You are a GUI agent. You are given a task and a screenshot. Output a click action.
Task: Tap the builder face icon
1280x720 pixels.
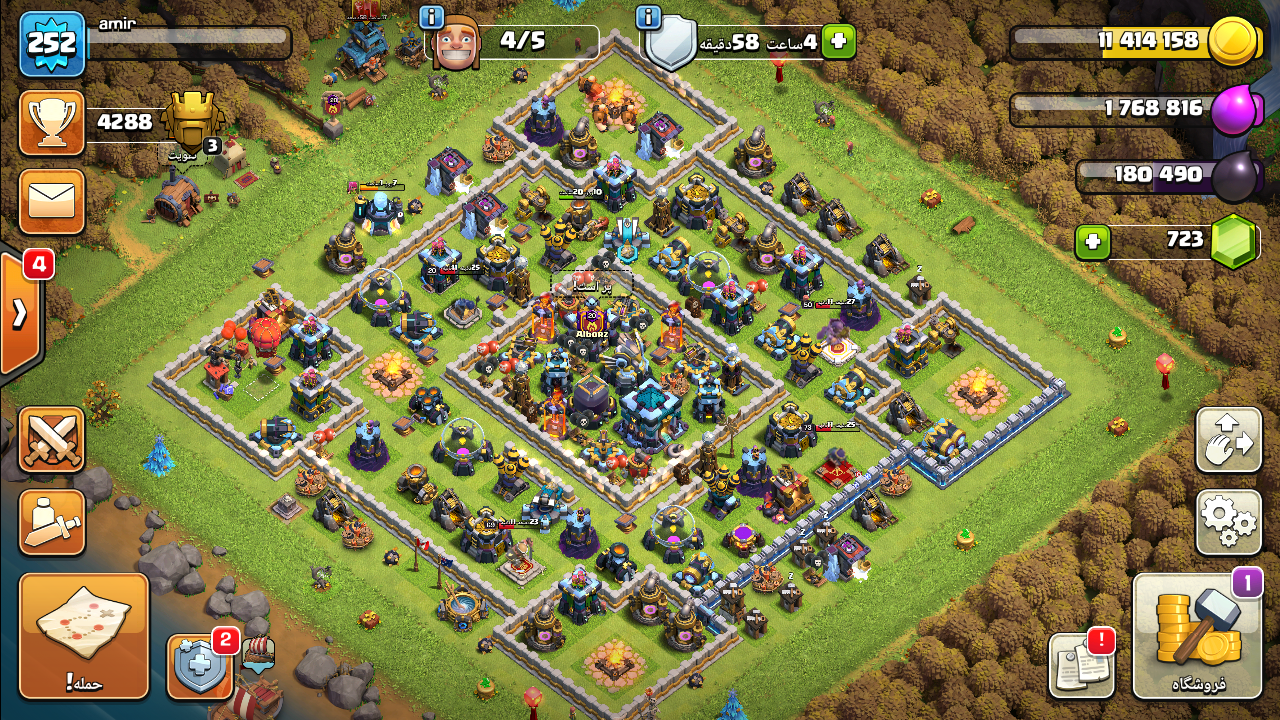(x=457, y=43)
